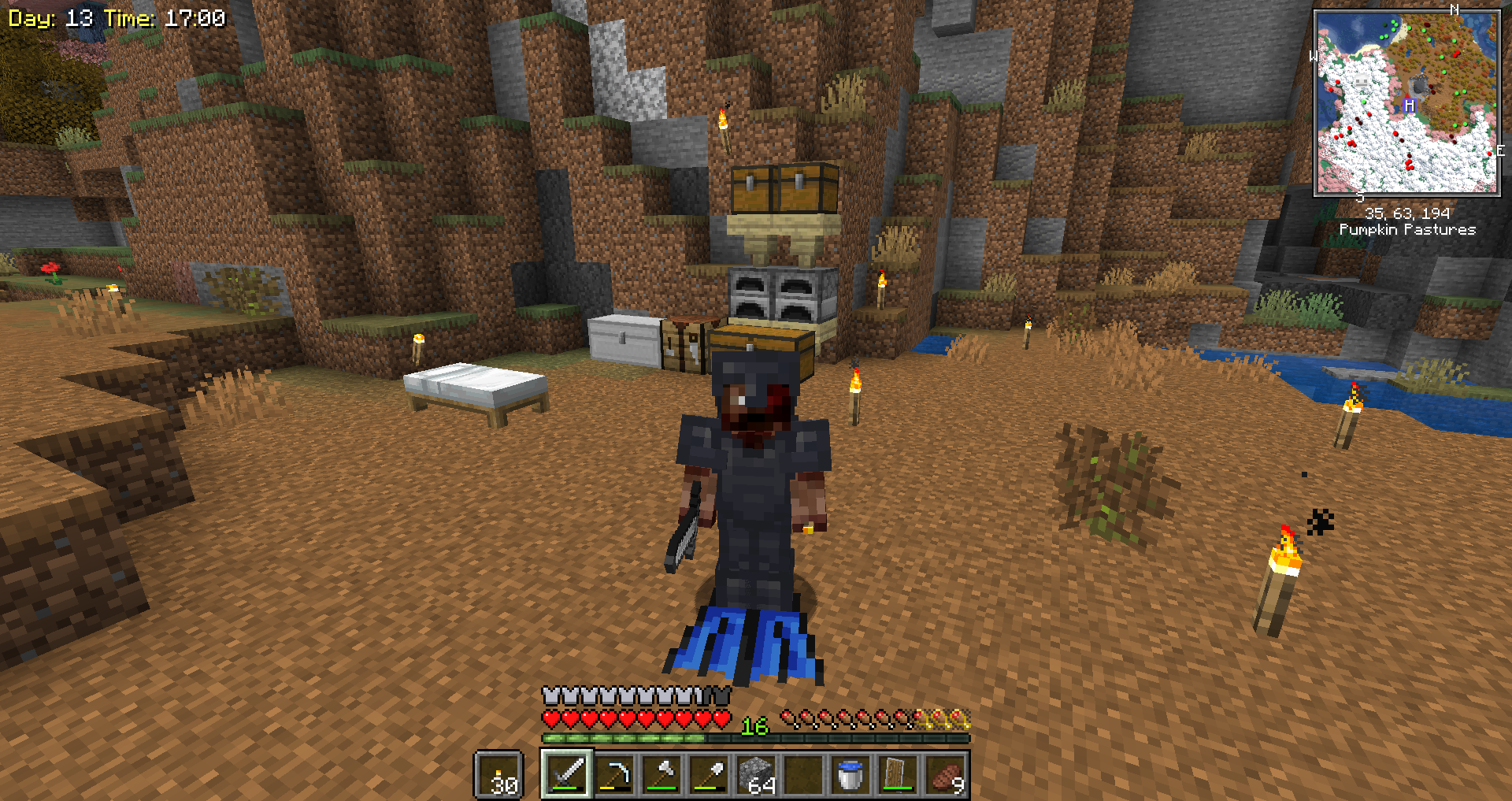Pick the water bucket hotbar slot
The width and height of the screenshot is (1512, 801).
(850, 774)
